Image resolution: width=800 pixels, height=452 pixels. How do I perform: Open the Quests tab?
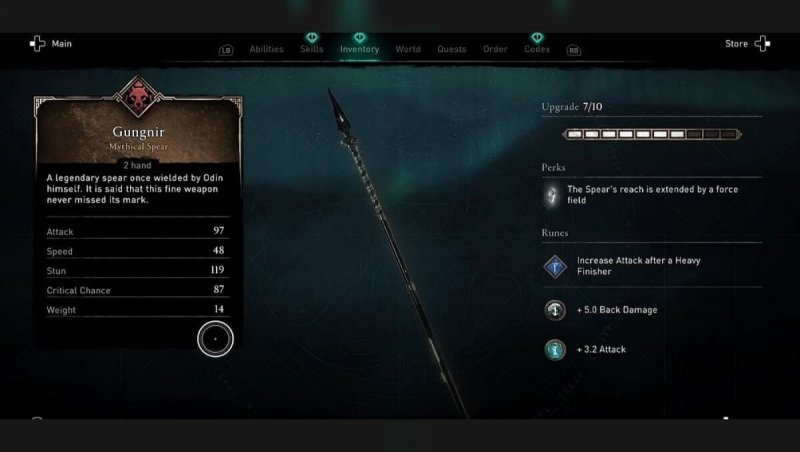(x=452, y=49)
